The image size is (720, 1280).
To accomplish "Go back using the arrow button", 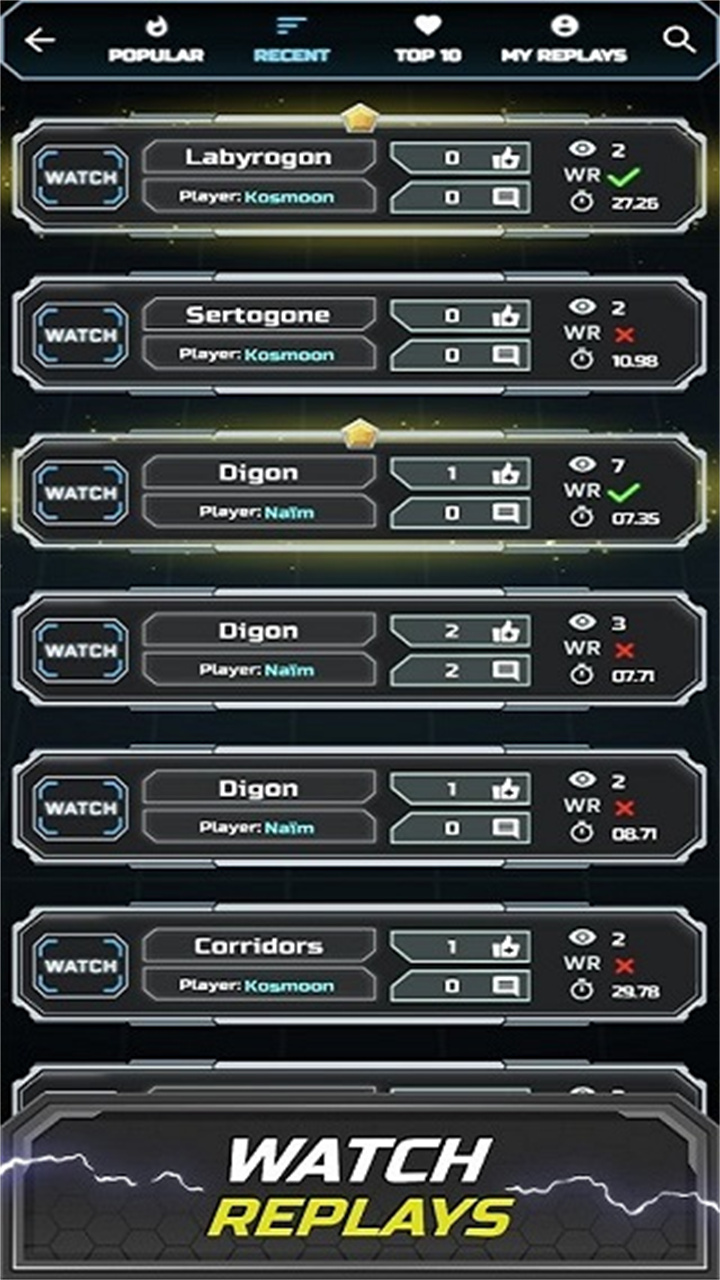I will pyautogui.click(x=41, y=40).
